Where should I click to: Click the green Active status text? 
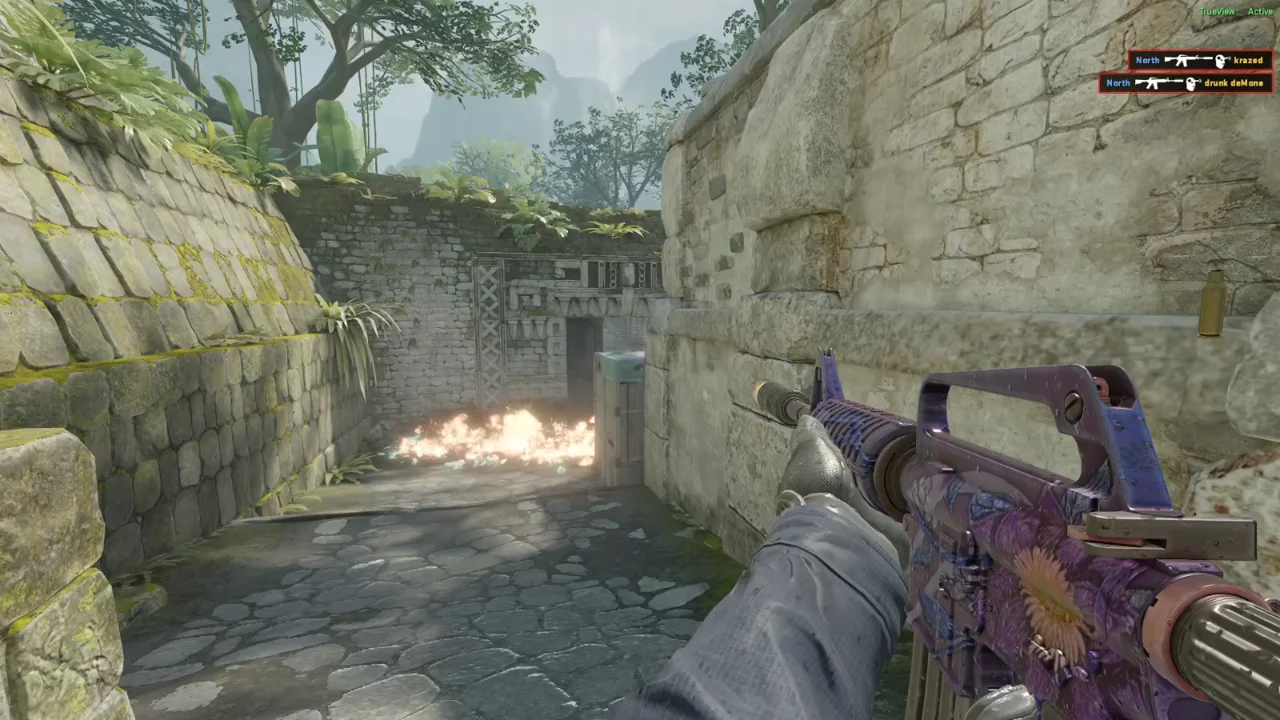pos(1260,11)
